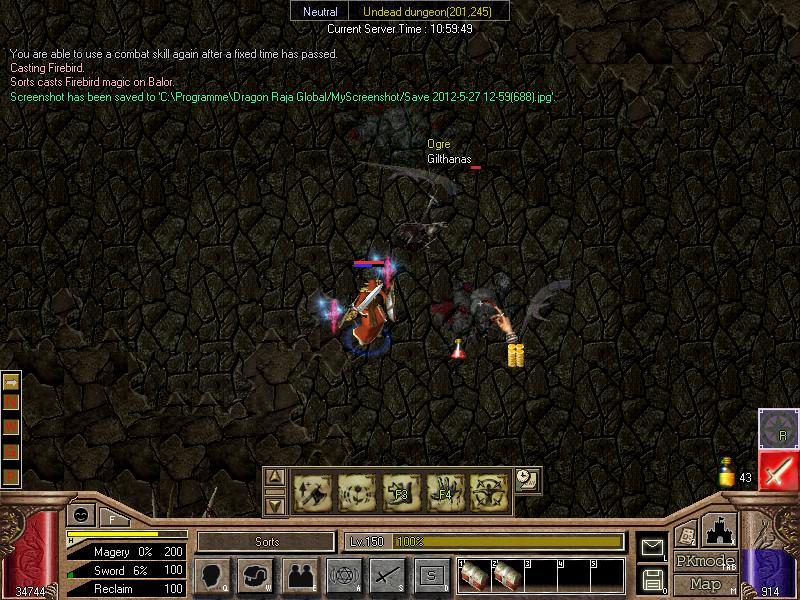Open the mail envelope icon
The image size is (800, 600).
[x=652, y=546]
